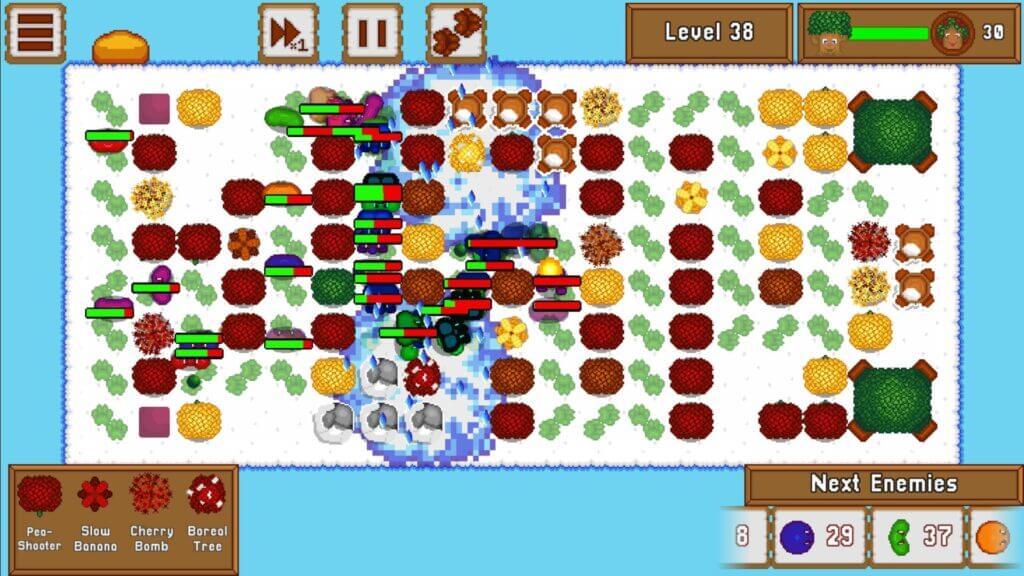1024x576 pixels.
Task: Select the Pea-Shooter plant
Action: point(39,512)
